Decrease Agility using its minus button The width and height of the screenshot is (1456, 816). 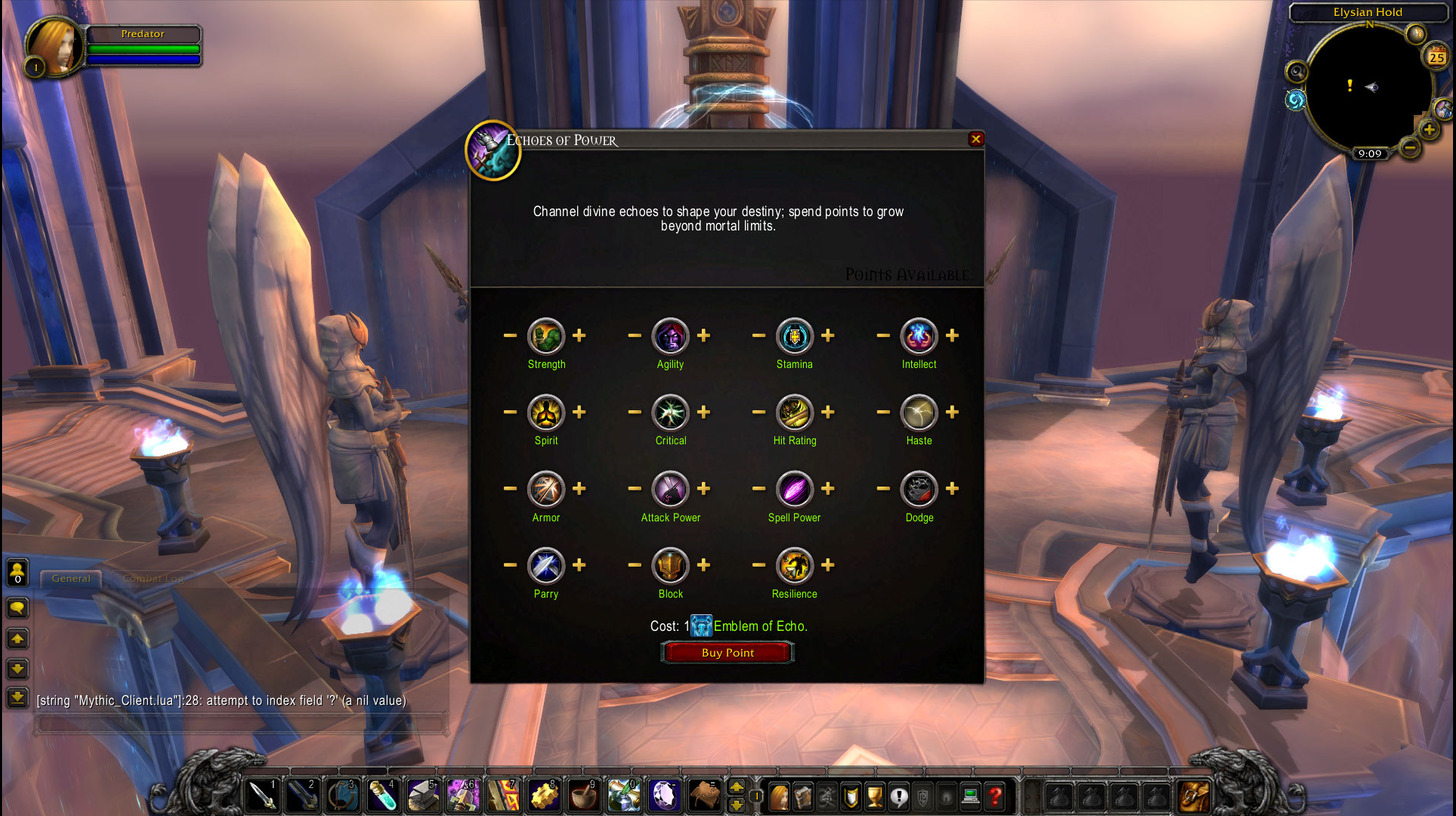[x=633, y=336]
